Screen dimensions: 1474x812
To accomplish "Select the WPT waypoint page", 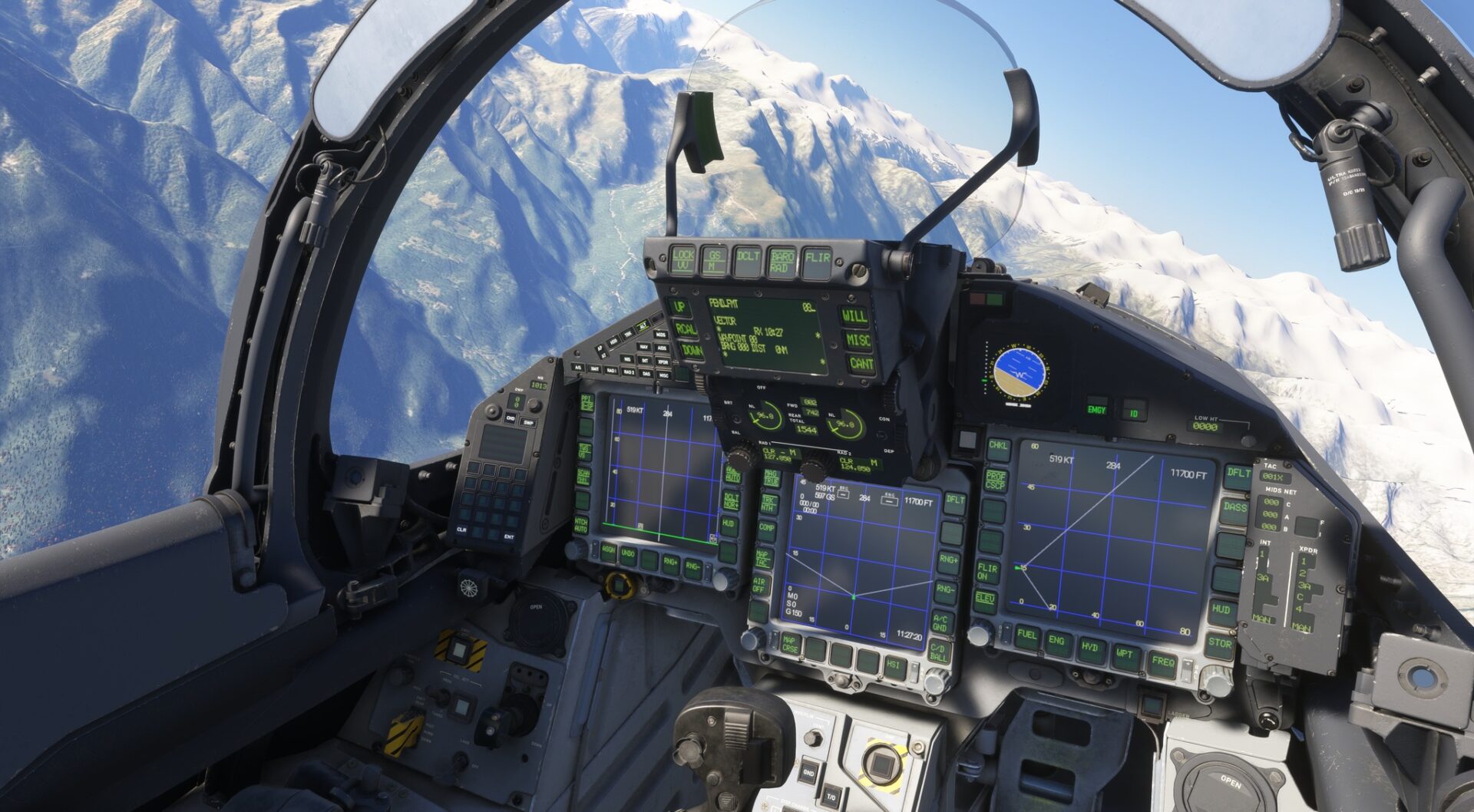I will point(1125,655).
